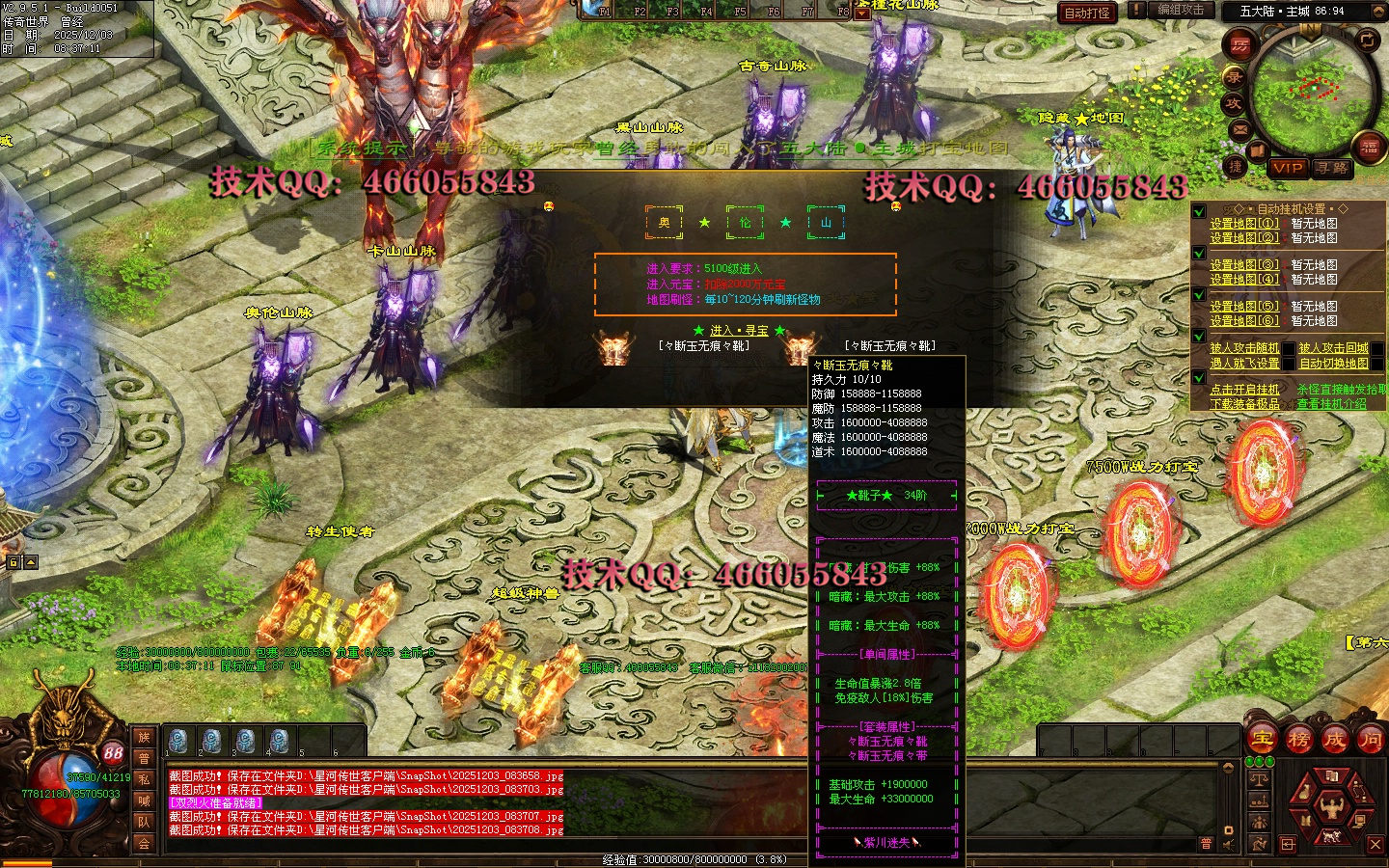1389x868 pixels.
Task: Open the 榜 ranking button
Action: (1299, 740)
